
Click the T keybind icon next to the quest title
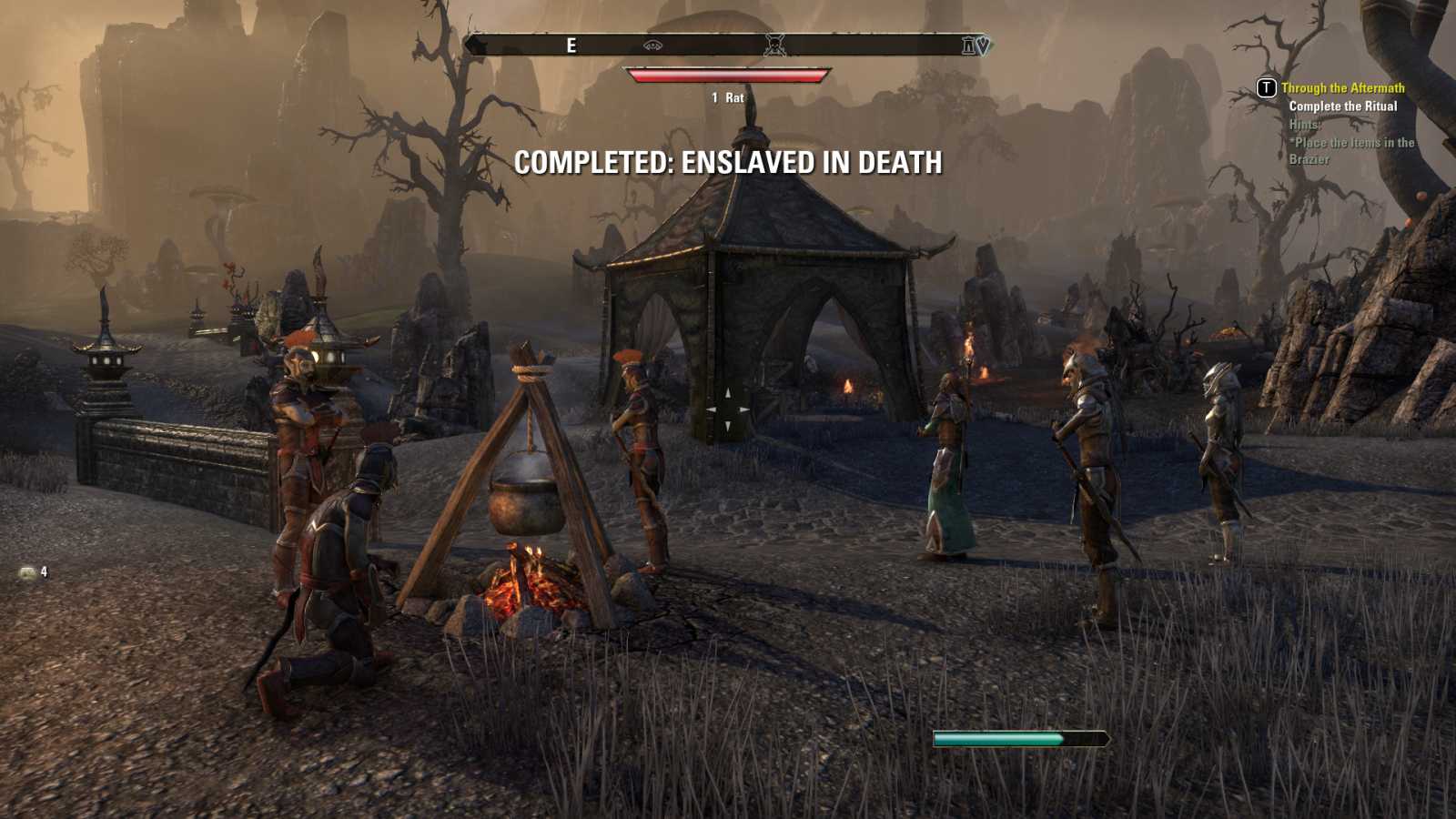[x=1266, y=89]
